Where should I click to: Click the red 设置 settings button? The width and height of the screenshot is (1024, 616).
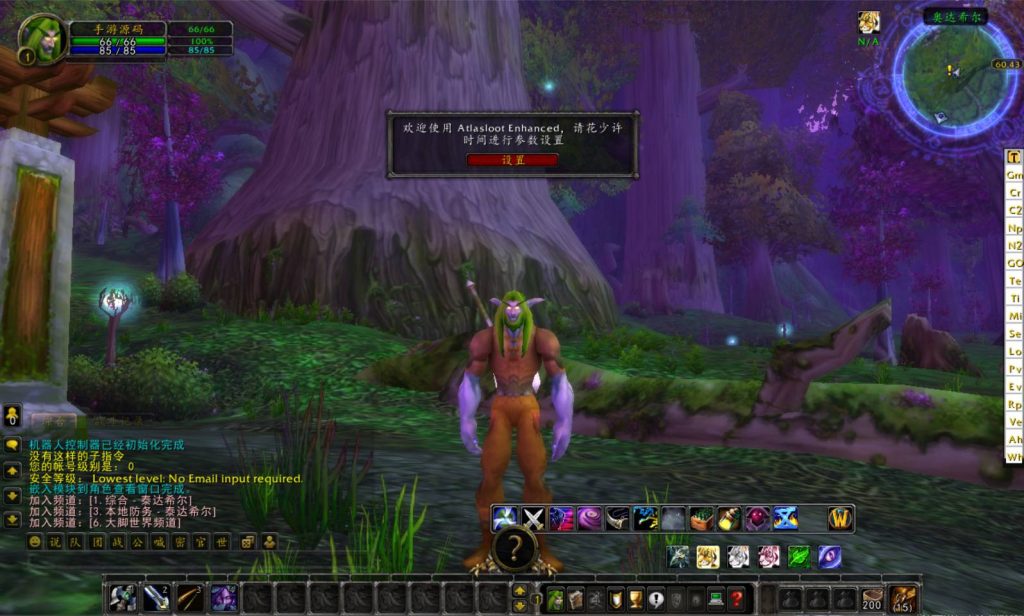[512, 160]
